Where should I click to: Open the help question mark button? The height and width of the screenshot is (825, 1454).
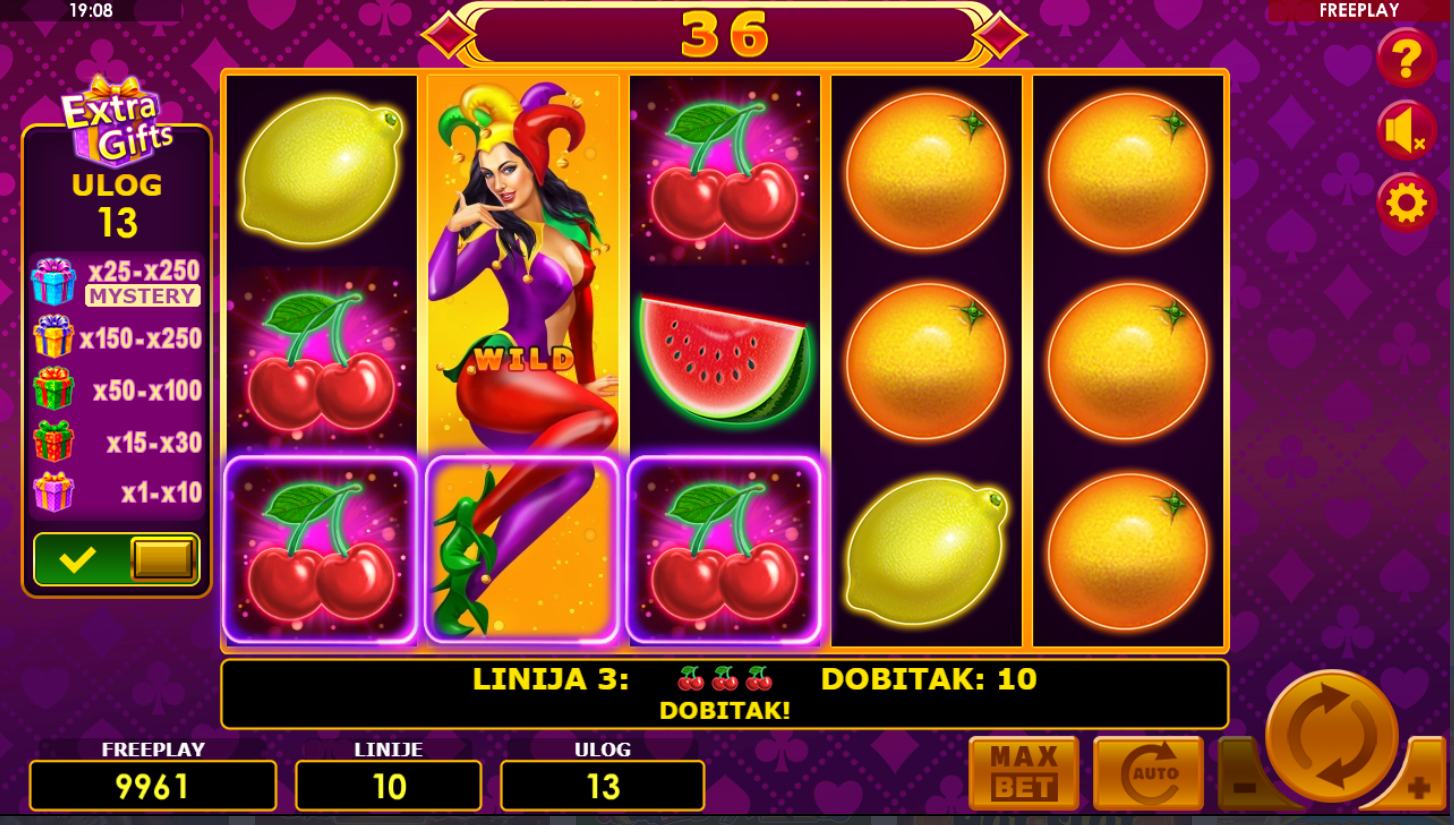click(x=1406, y=59)
